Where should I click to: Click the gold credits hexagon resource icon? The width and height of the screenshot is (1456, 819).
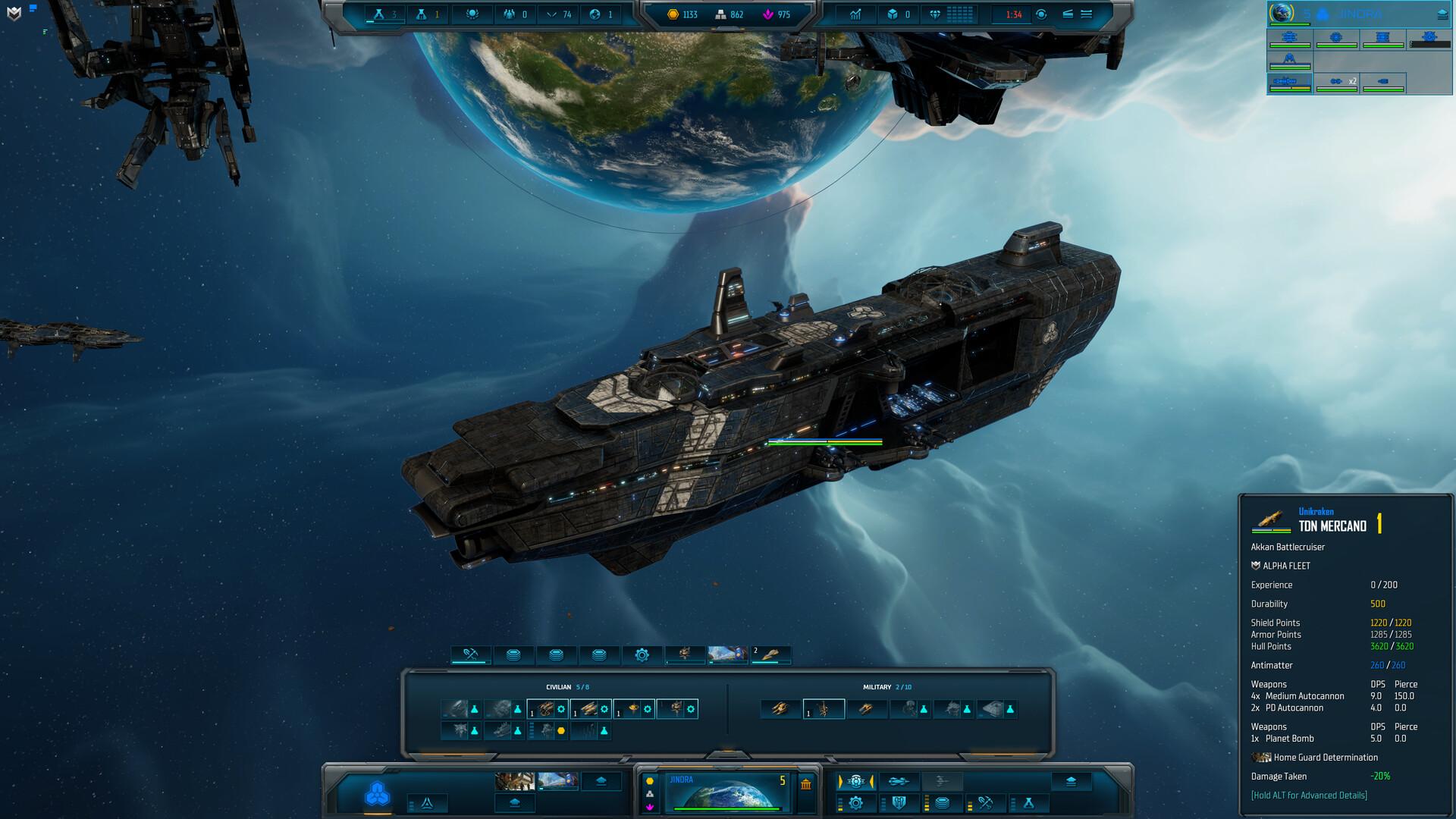(673, 14)
